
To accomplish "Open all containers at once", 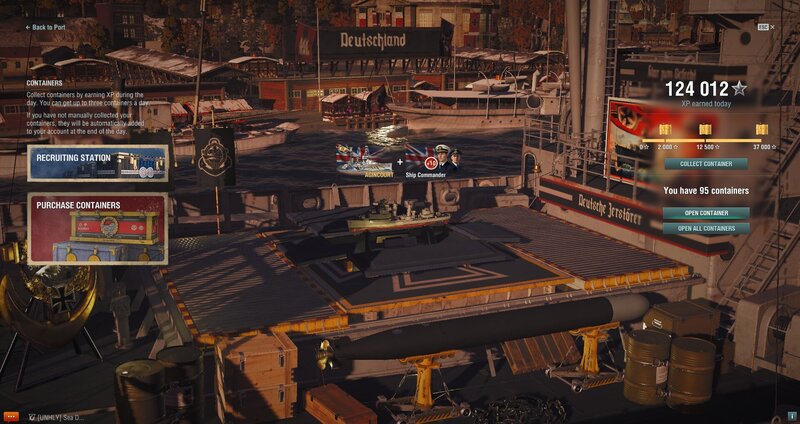I will pyautogui.click(x=705, y=228).
